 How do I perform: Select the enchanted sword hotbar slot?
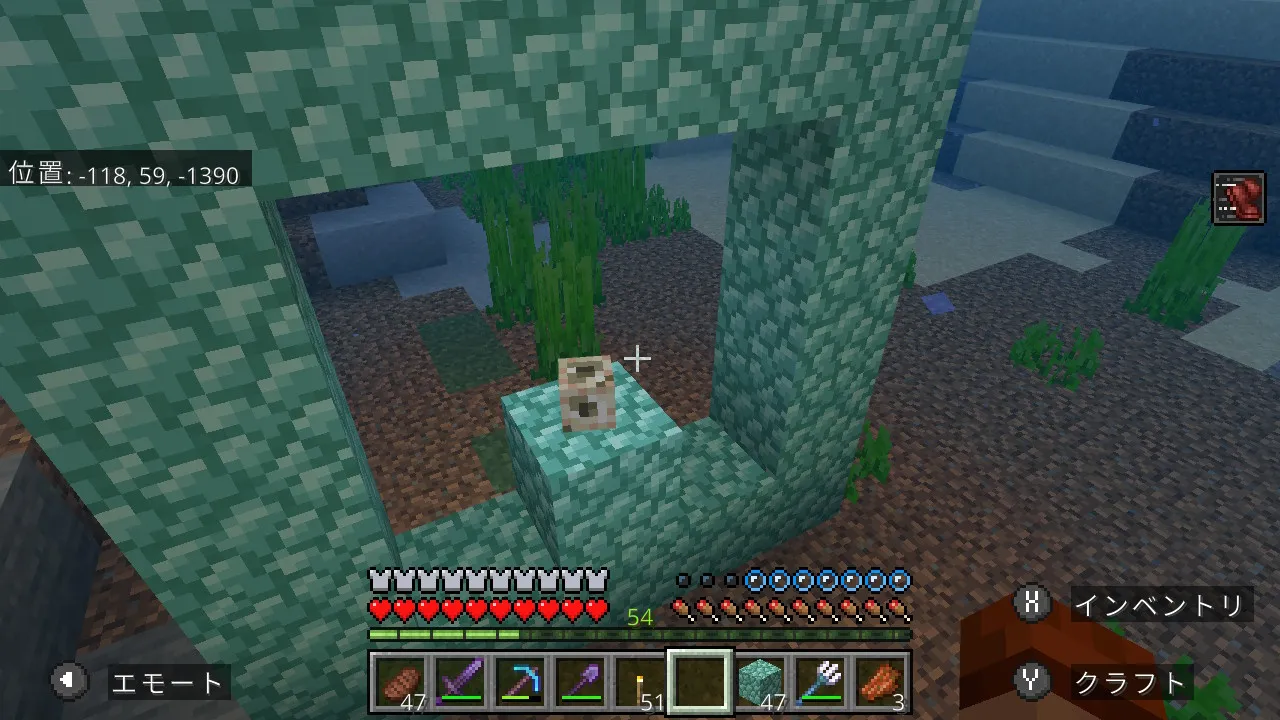click(460, 683)
